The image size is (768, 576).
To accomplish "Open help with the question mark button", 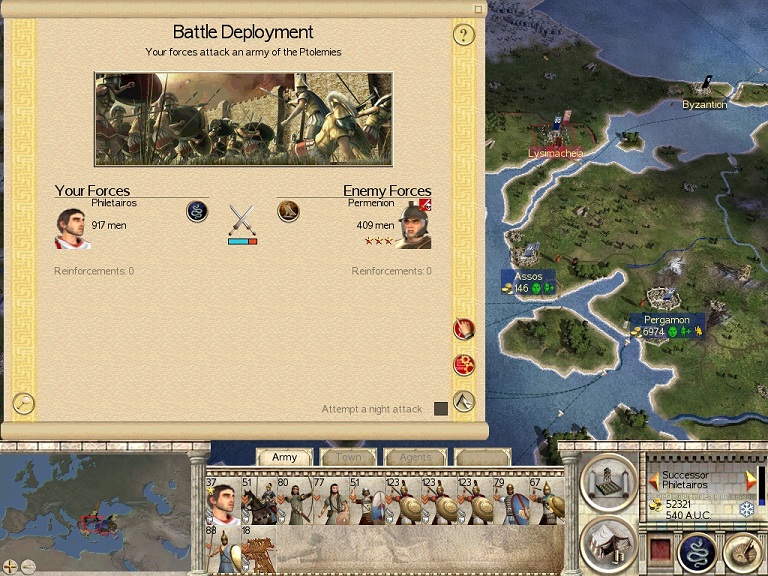I will pos(462,36).
